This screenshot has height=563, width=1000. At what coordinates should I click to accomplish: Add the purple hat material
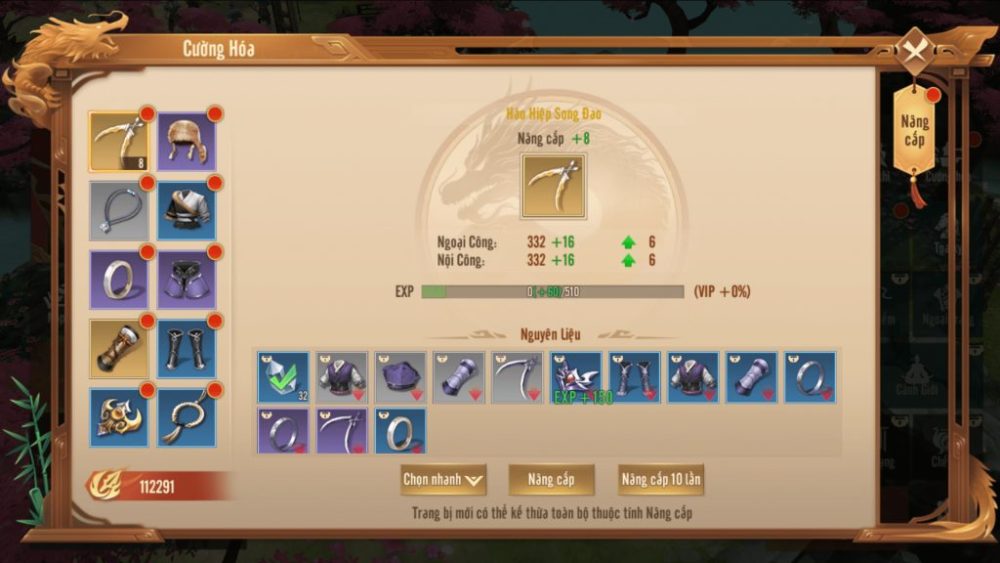pos(400,378)
